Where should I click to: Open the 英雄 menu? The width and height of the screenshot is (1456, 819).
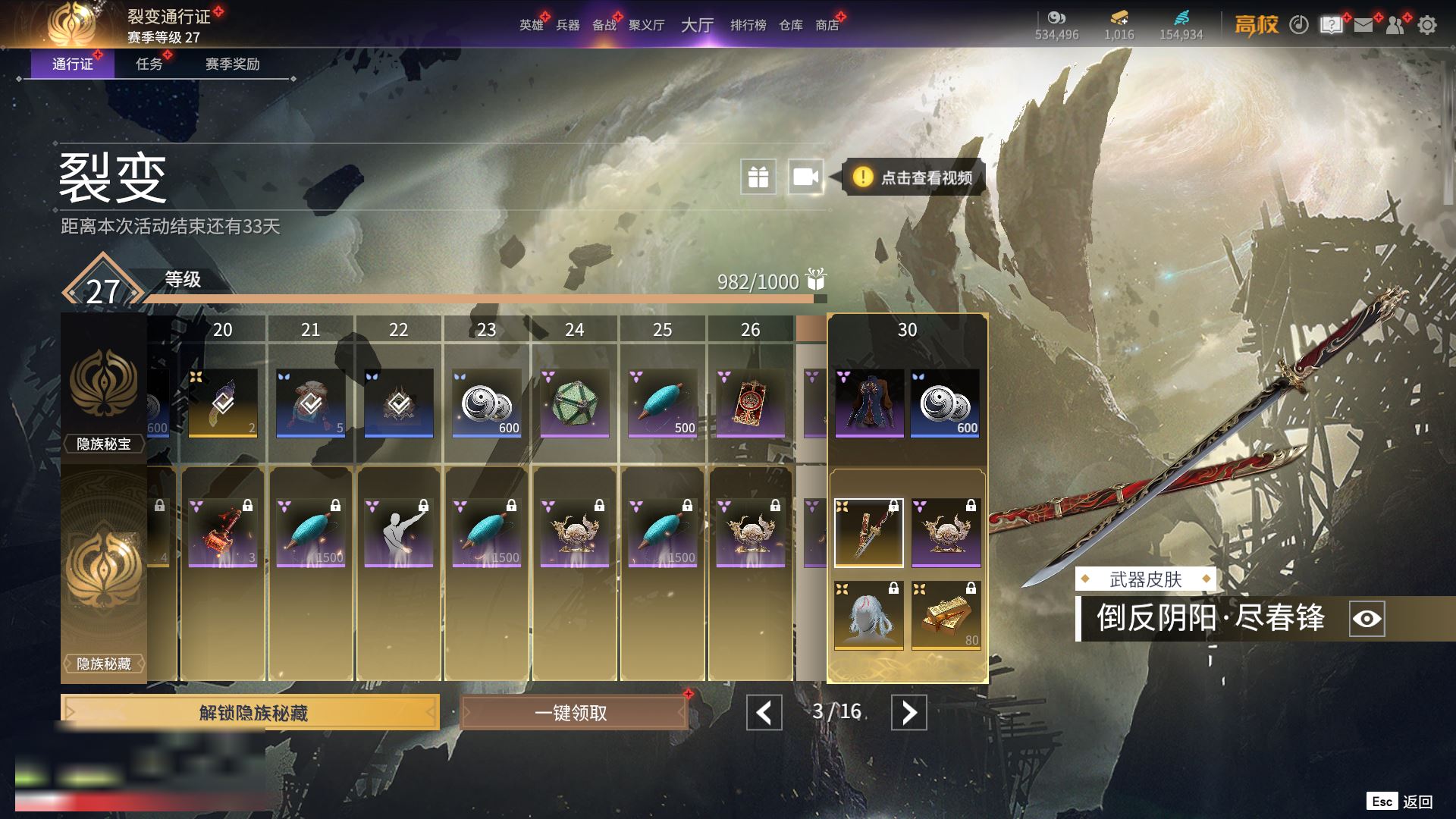tap(531, 25)
